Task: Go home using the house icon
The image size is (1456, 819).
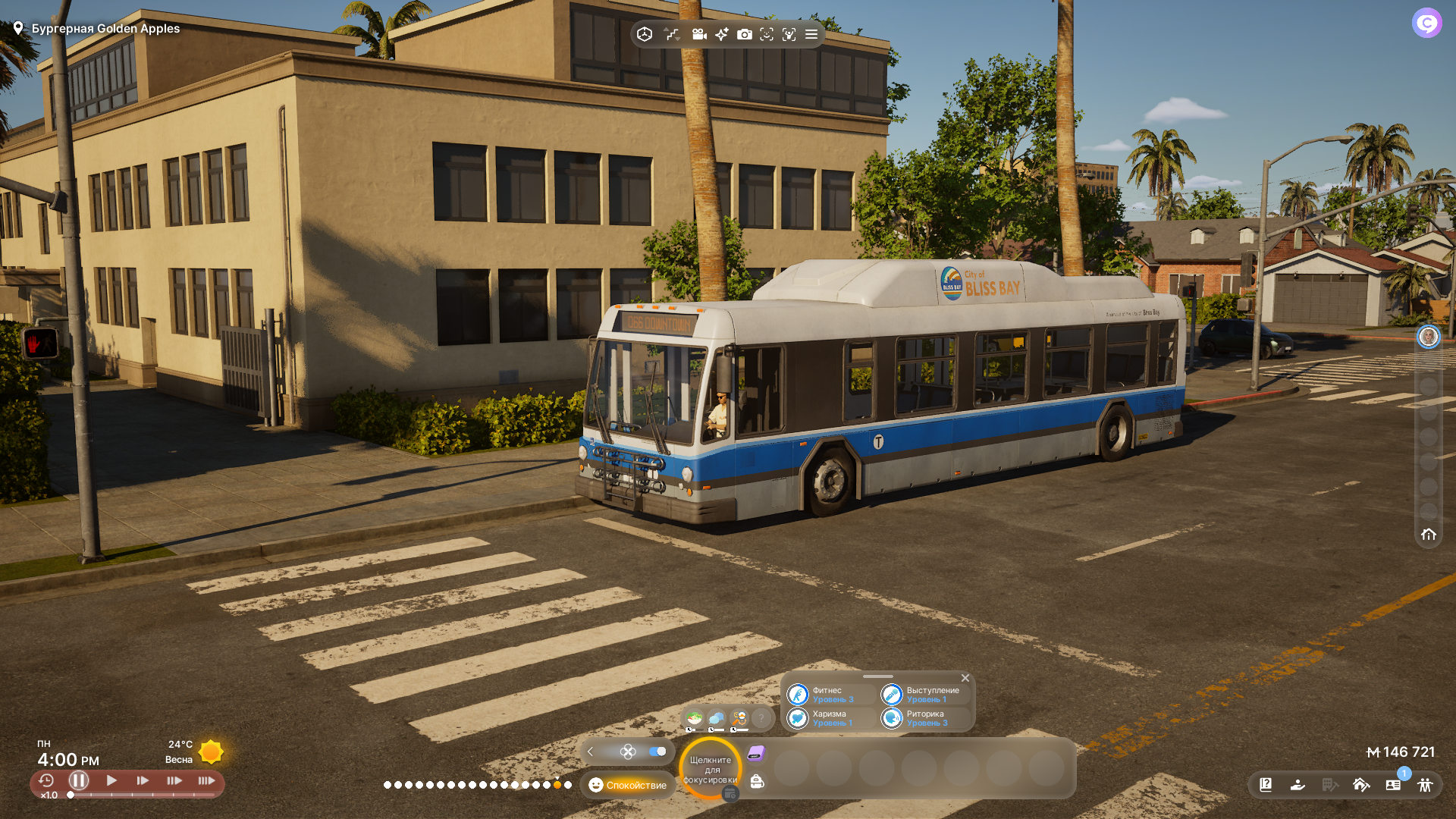Action: [1429, 535]
